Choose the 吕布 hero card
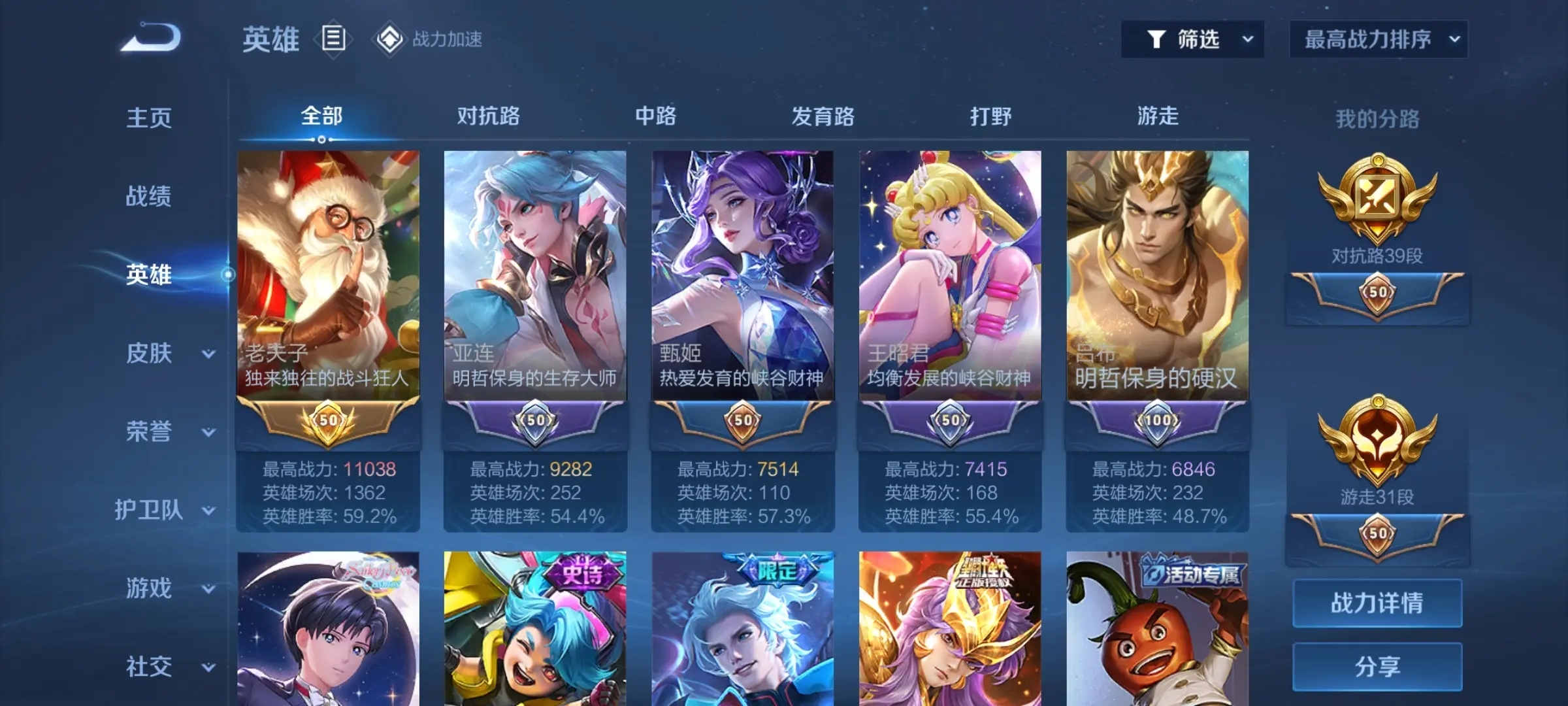The height and width of the screenshot is (706, 1568). [1157, 275]
